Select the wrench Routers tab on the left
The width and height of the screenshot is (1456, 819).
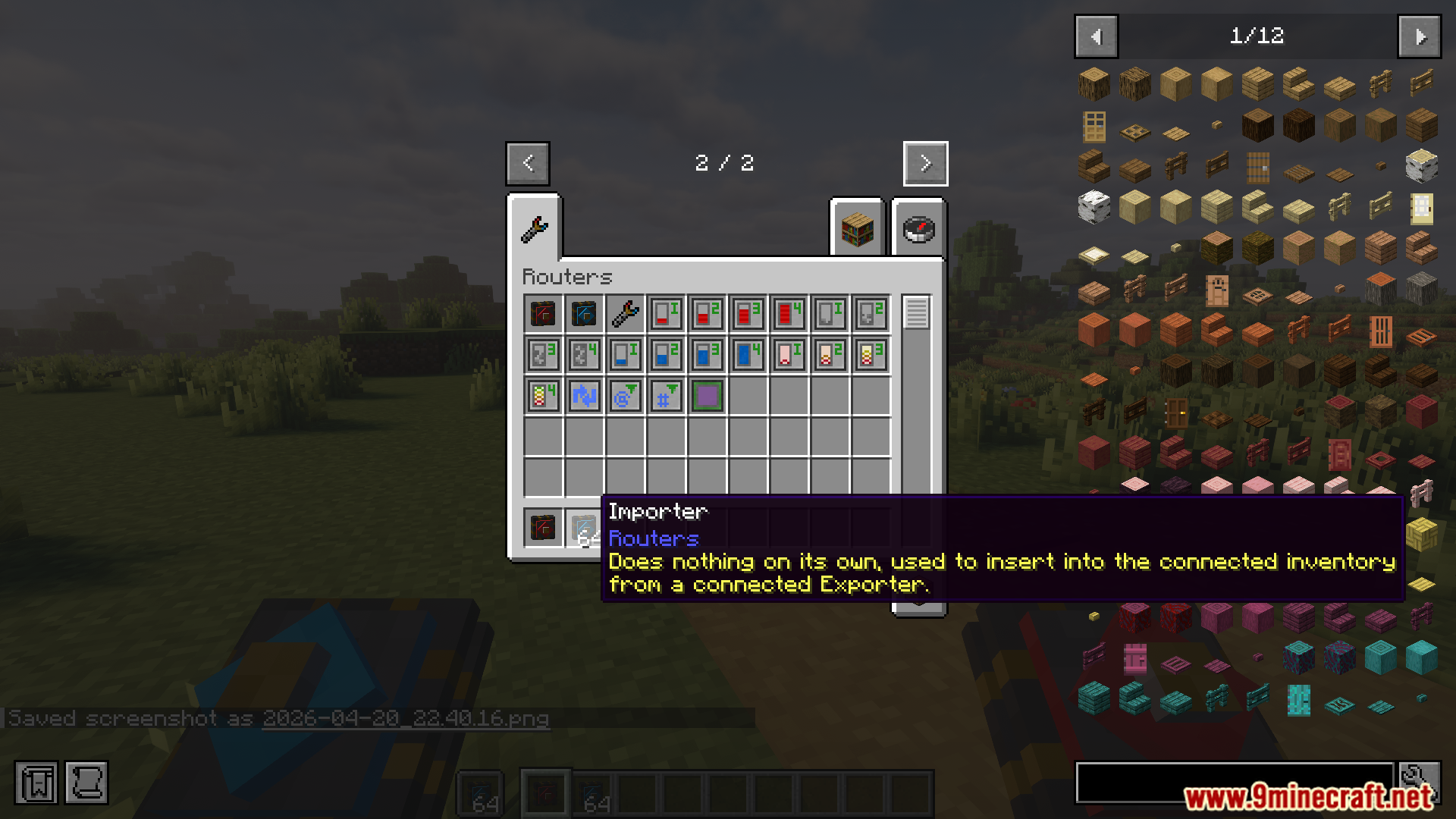pos(535,231)
